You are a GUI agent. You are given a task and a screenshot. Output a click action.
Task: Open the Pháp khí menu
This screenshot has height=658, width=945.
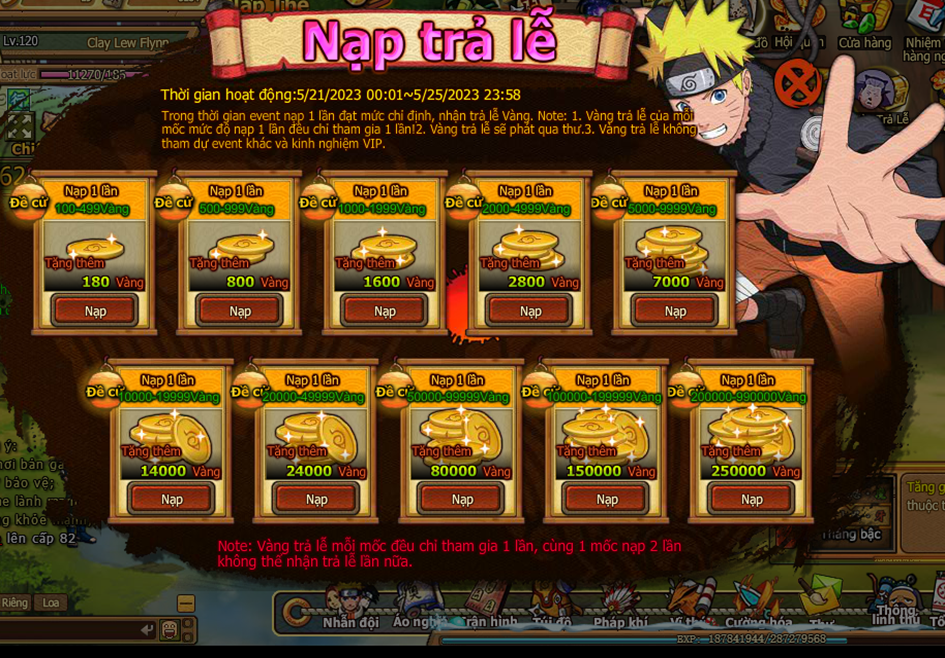tap(620, 608)
